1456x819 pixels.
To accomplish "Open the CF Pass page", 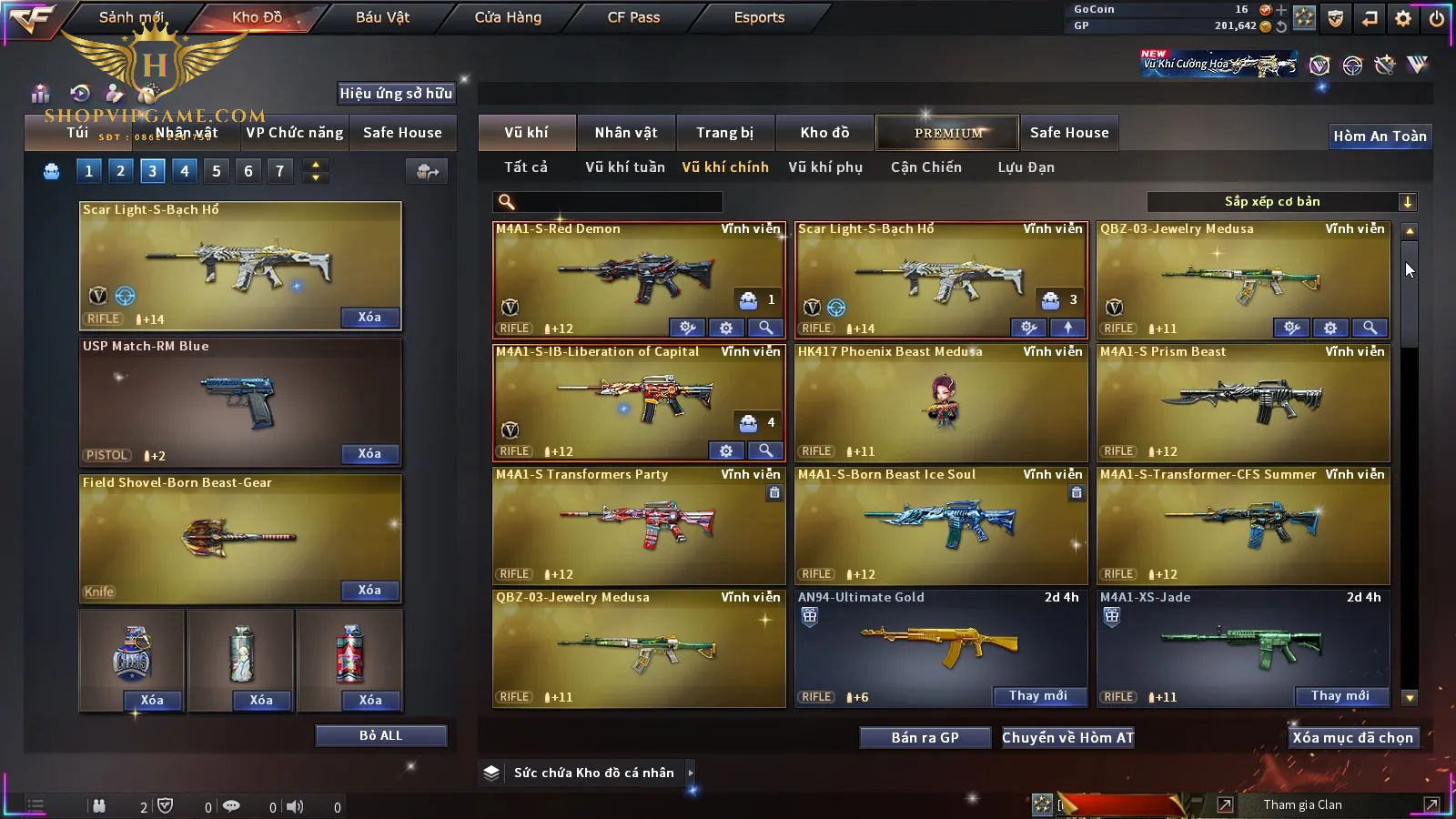I will pyautogui.click(x=633, y=17).
